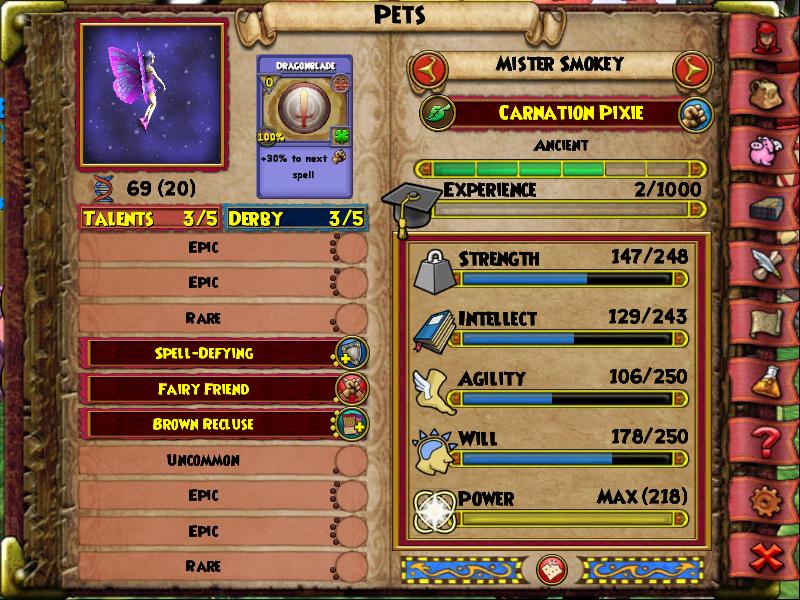This screenshot has width=800, height=600.
Task: Show the next pet with the right arrow
Action: pyautogui.click(x=689, y=69)
